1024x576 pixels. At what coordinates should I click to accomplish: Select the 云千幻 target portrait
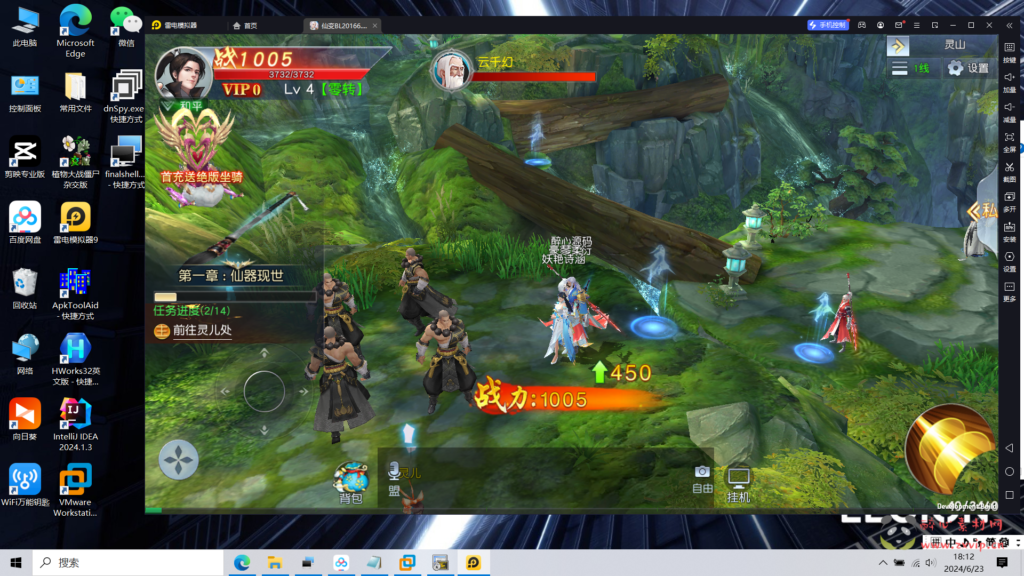(450, 69)
